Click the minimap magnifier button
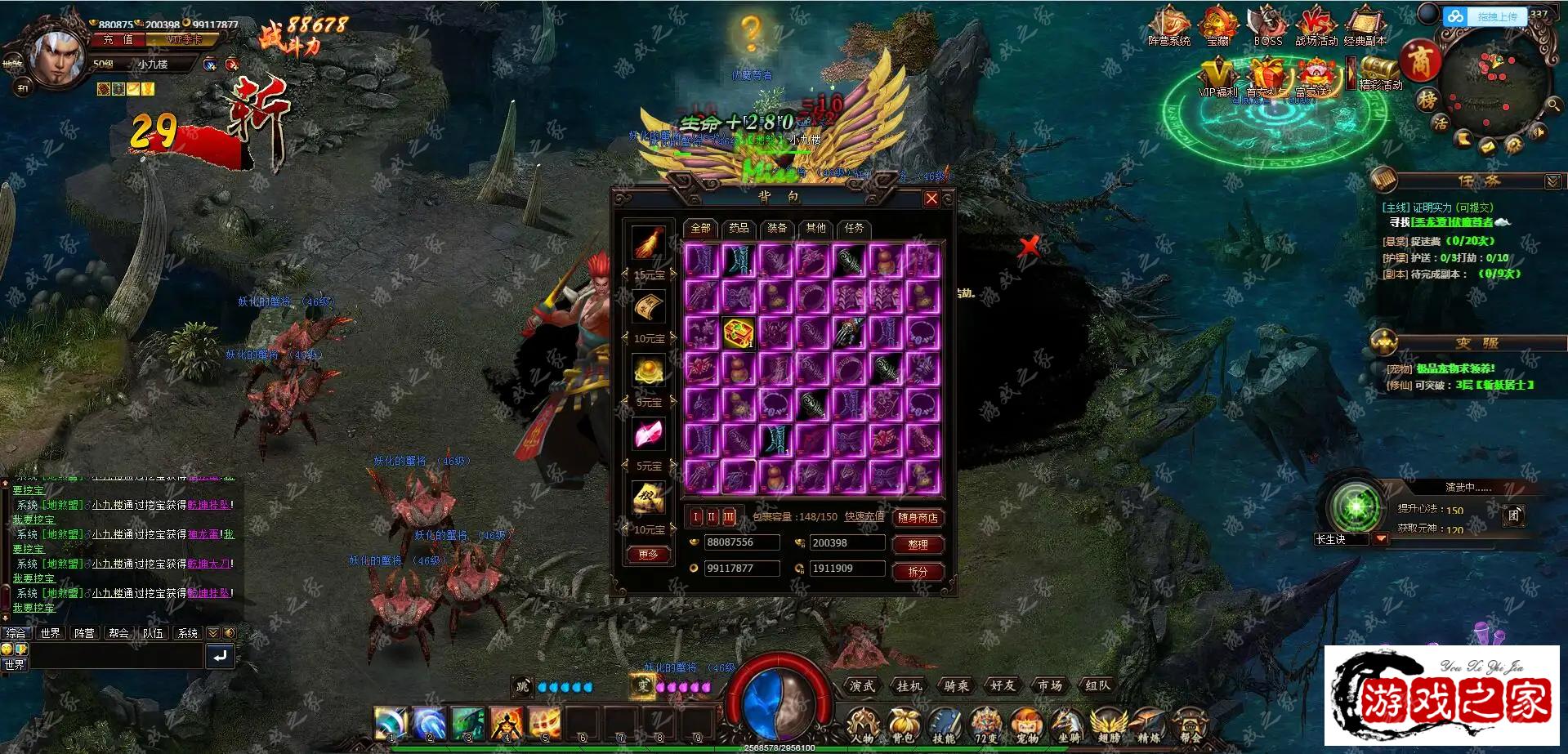The width and height of the screenshot is (1568, 754). click(1553, 105)
